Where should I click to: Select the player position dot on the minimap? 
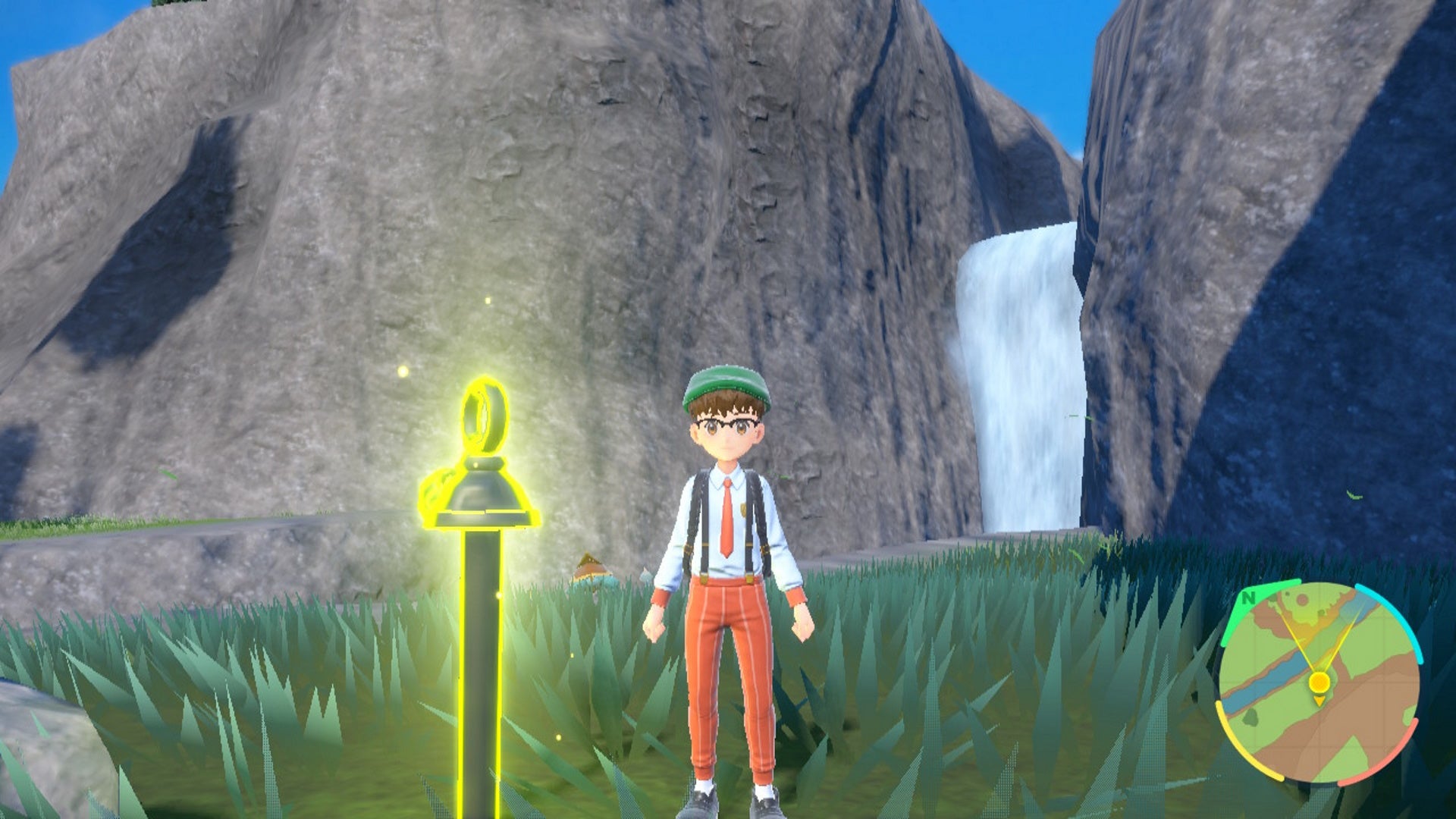[1319, 682]
